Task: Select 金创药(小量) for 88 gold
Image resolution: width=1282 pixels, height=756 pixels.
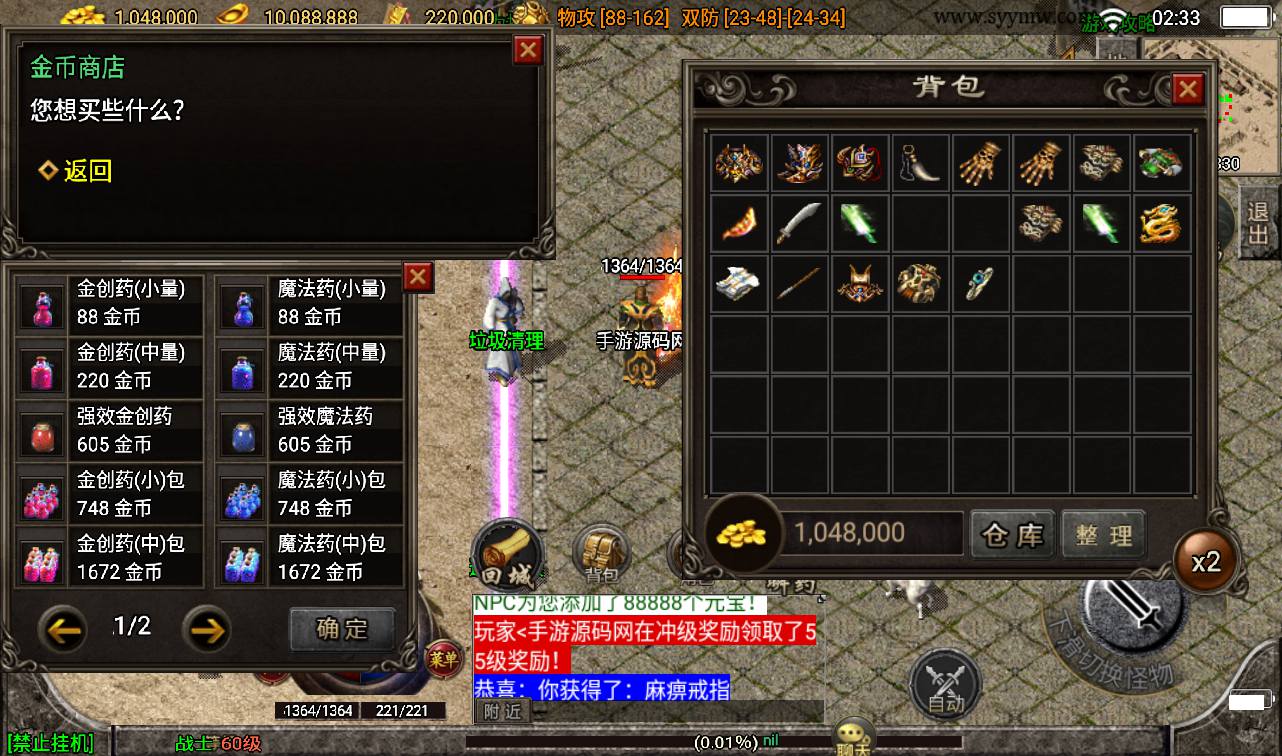Action: pos(110,303)
